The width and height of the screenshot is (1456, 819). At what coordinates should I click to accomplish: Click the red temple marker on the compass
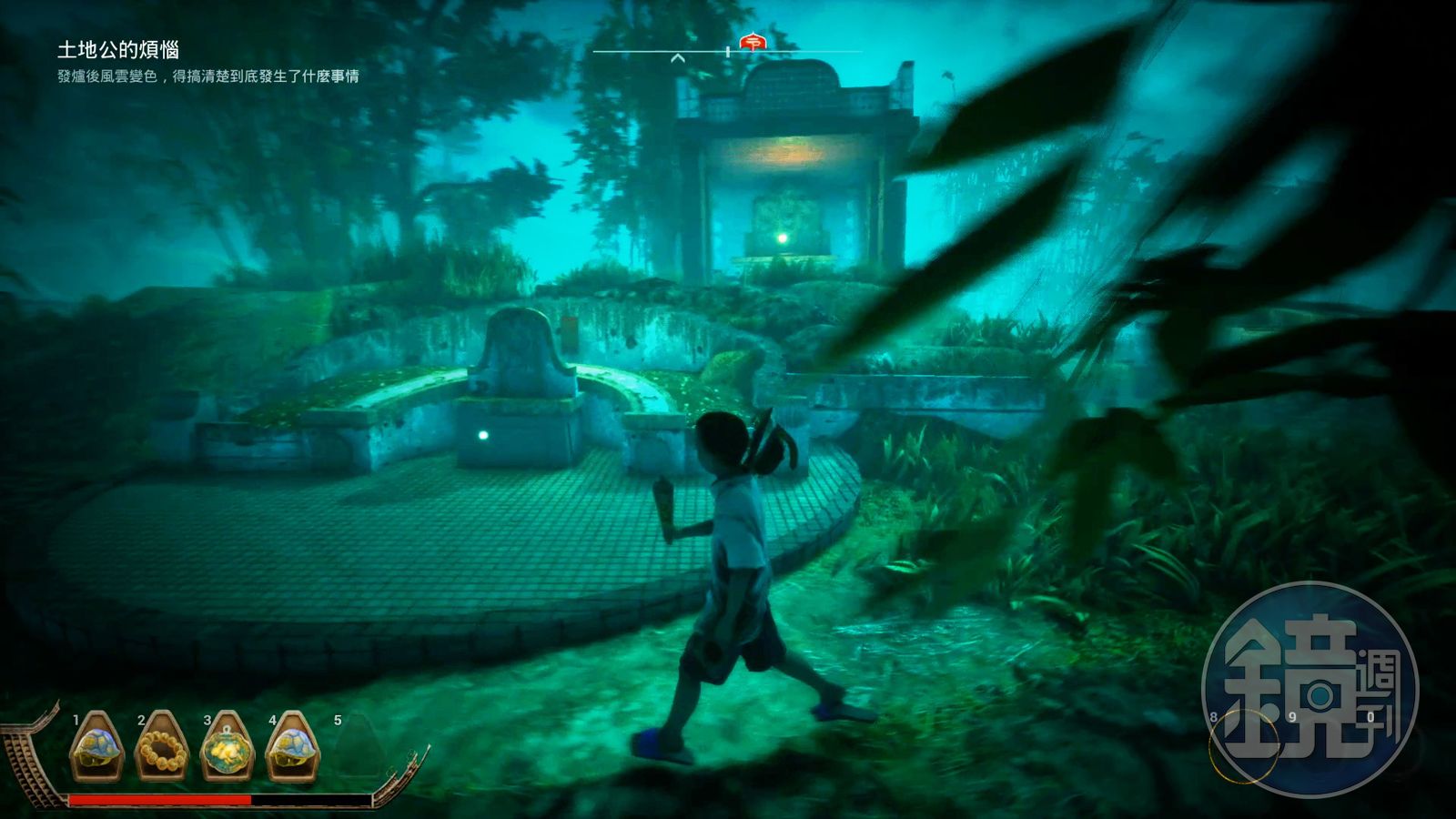pyautogui.click(x=753, y=42)
